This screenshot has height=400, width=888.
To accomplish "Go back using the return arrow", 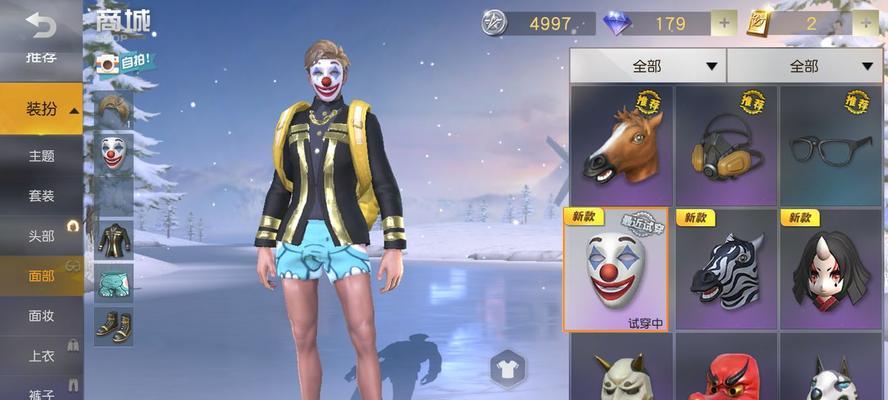I will click(x=41, y=23).
